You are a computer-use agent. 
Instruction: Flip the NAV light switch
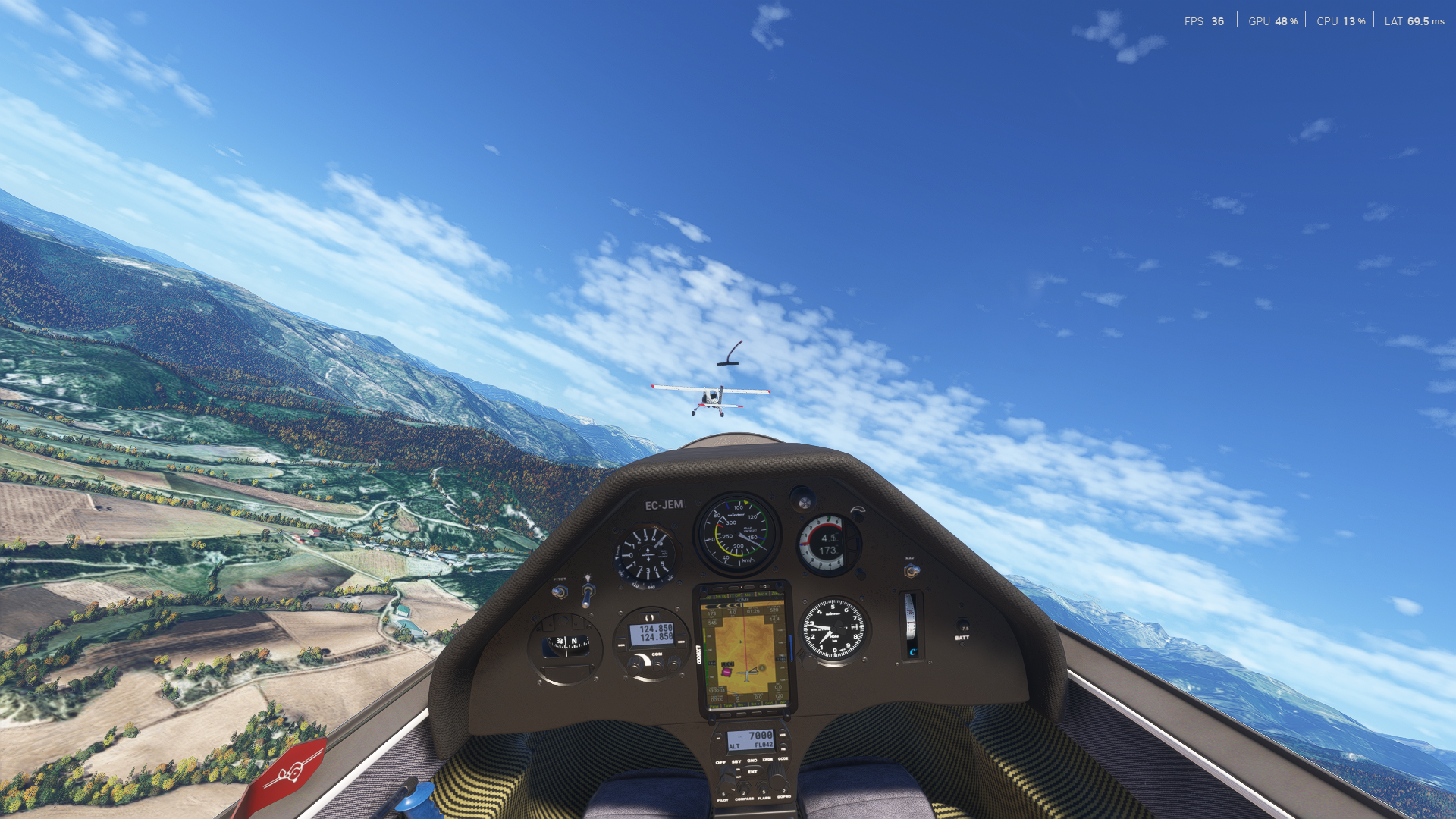(911, 570)
